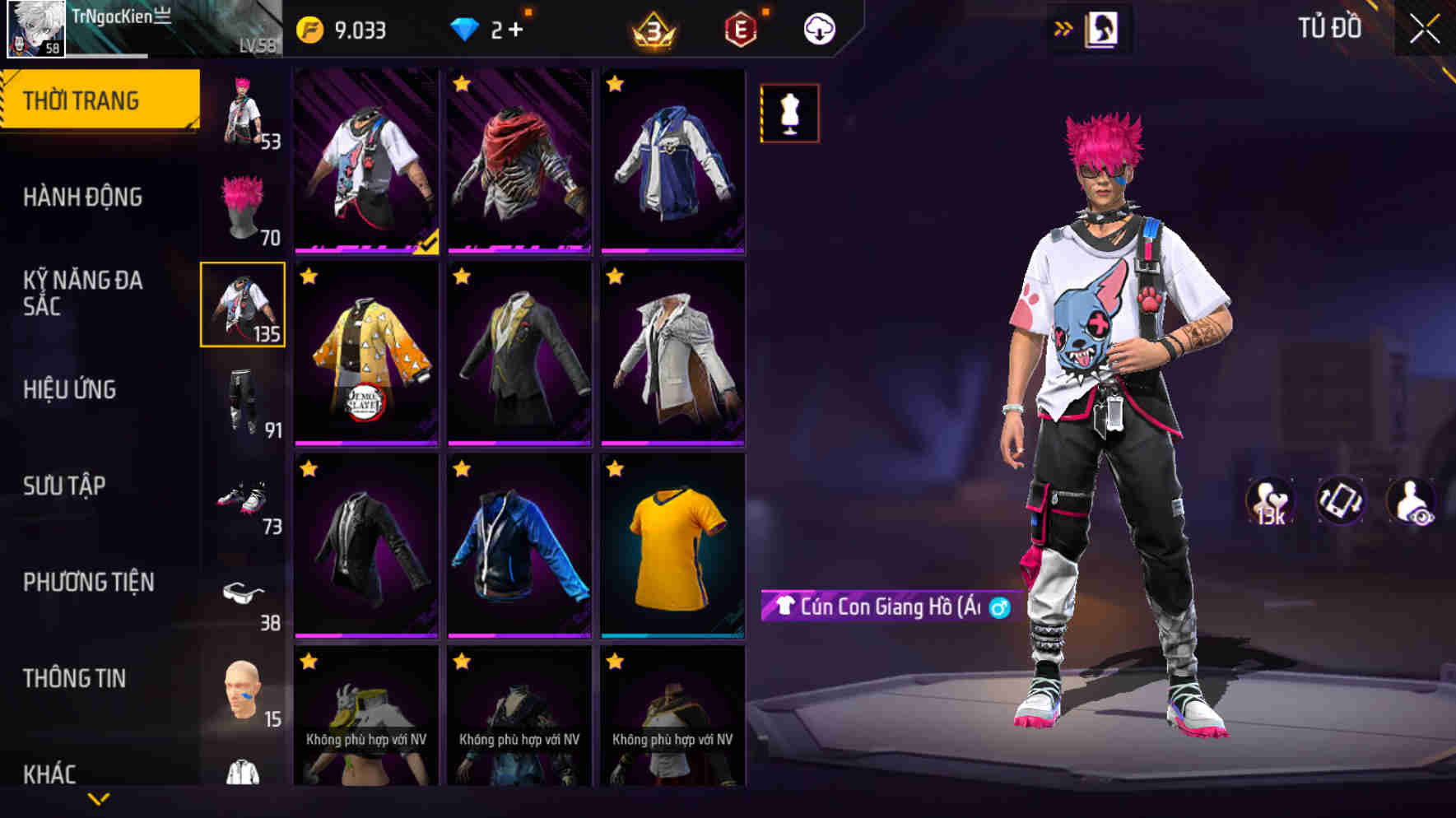Select the mannequin preview icon
The width and height of the screenshot is (1456, 818).
(790, 114)
